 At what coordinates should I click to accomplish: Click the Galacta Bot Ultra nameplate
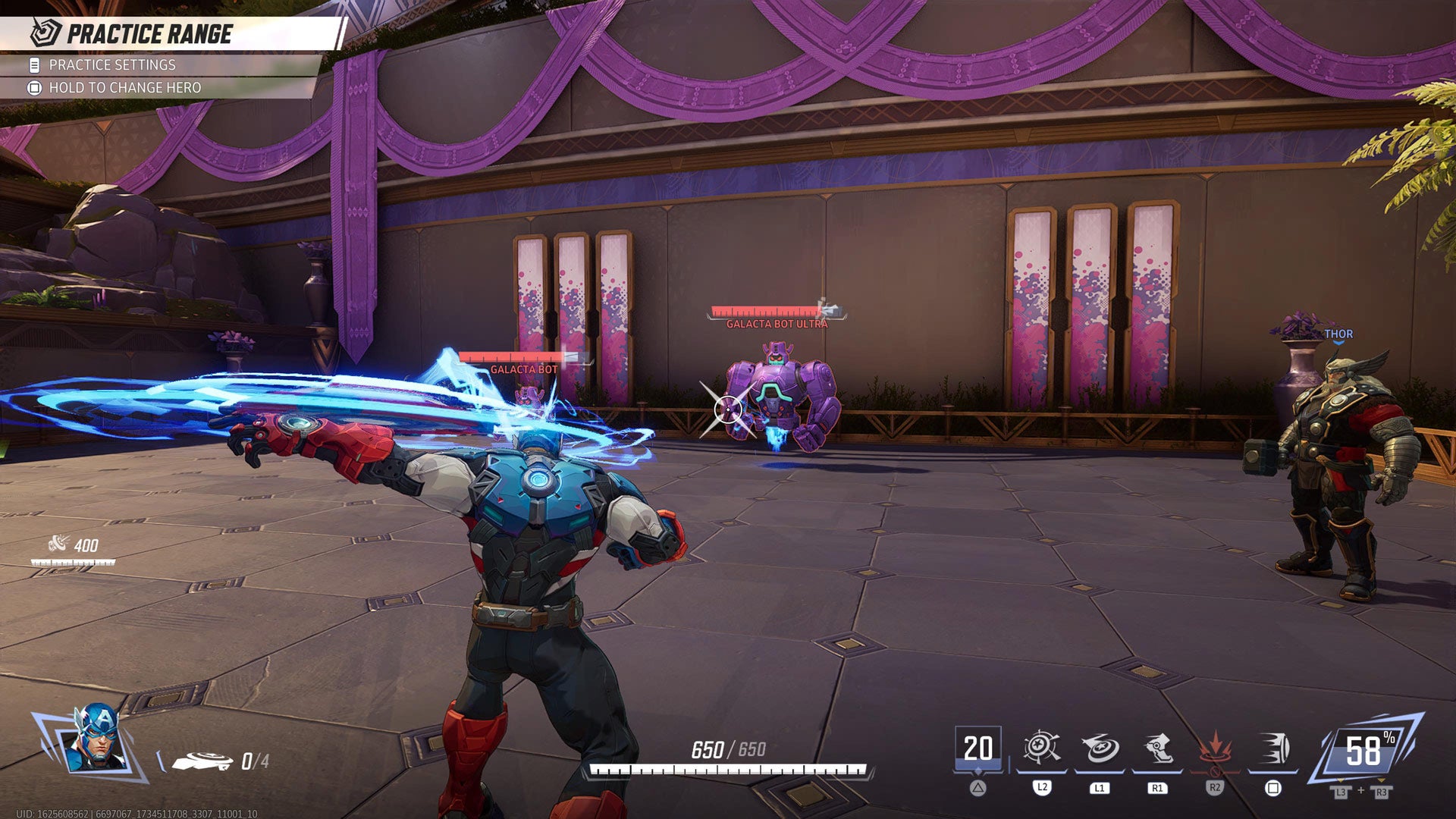tap(777, 323)
